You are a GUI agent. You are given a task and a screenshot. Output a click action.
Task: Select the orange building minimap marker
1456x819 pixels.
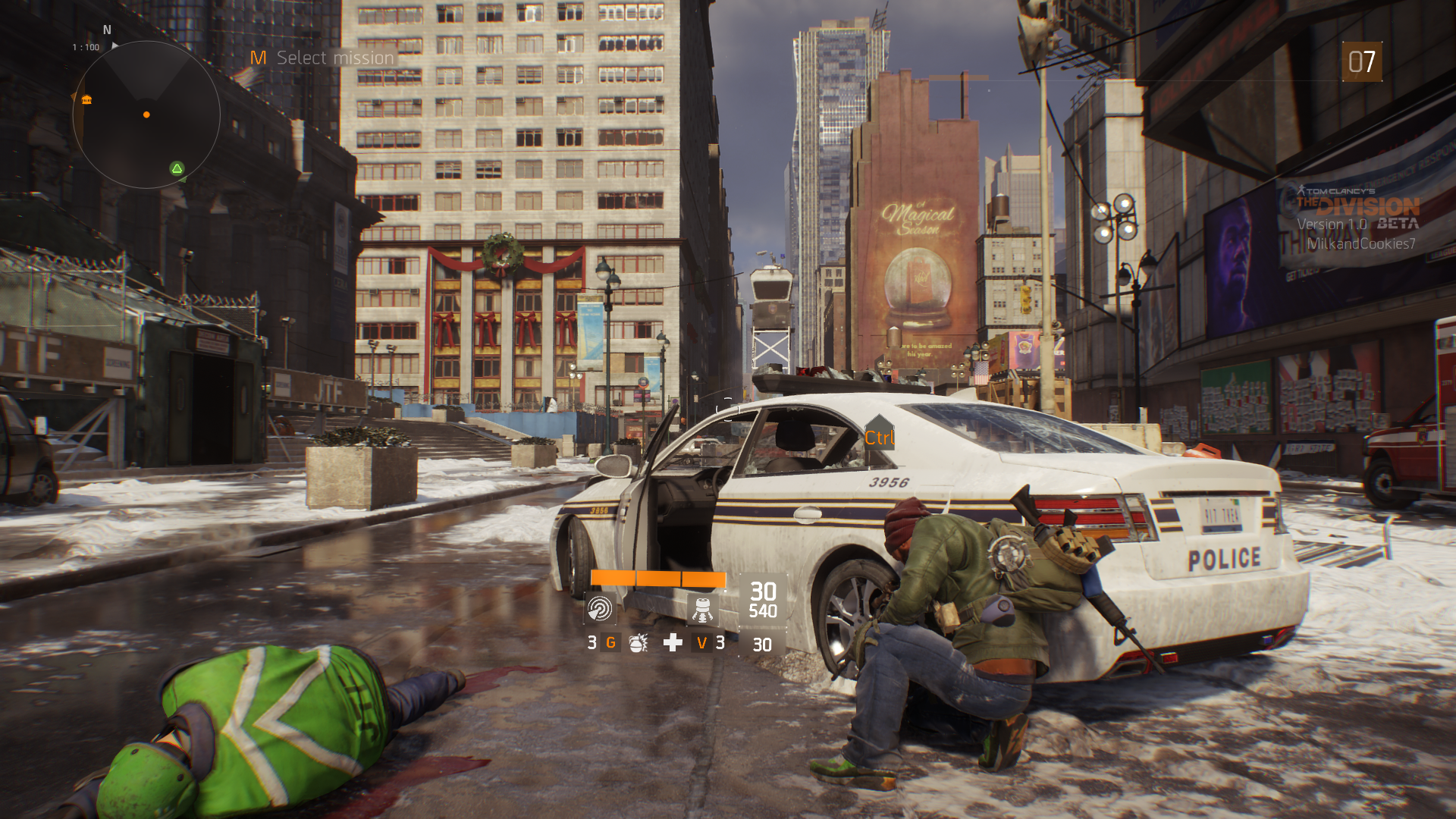pyautogui.click(x=86, y=99)
